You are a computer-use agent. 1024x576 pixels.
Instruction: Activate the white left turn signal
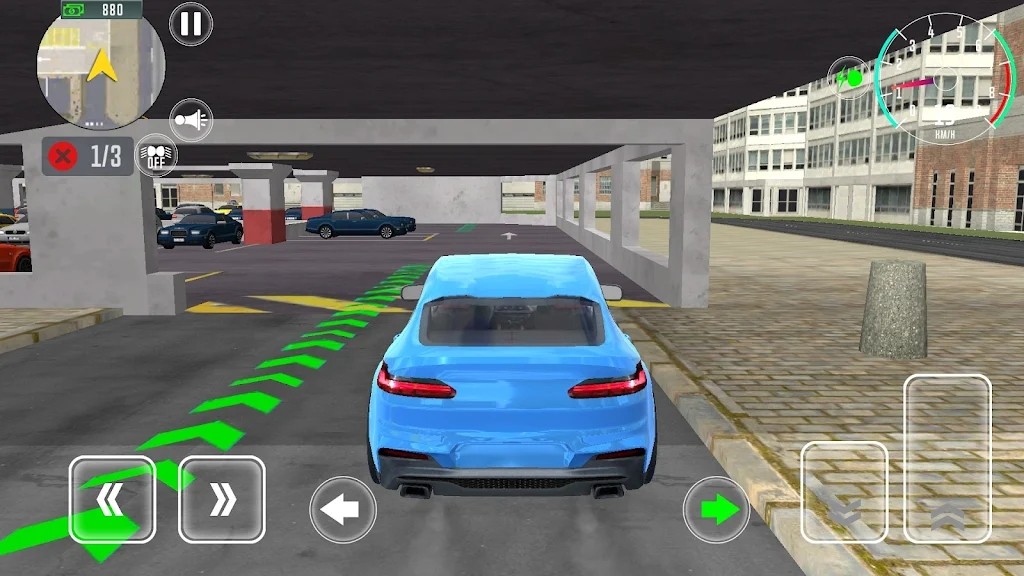pos(343,510)
